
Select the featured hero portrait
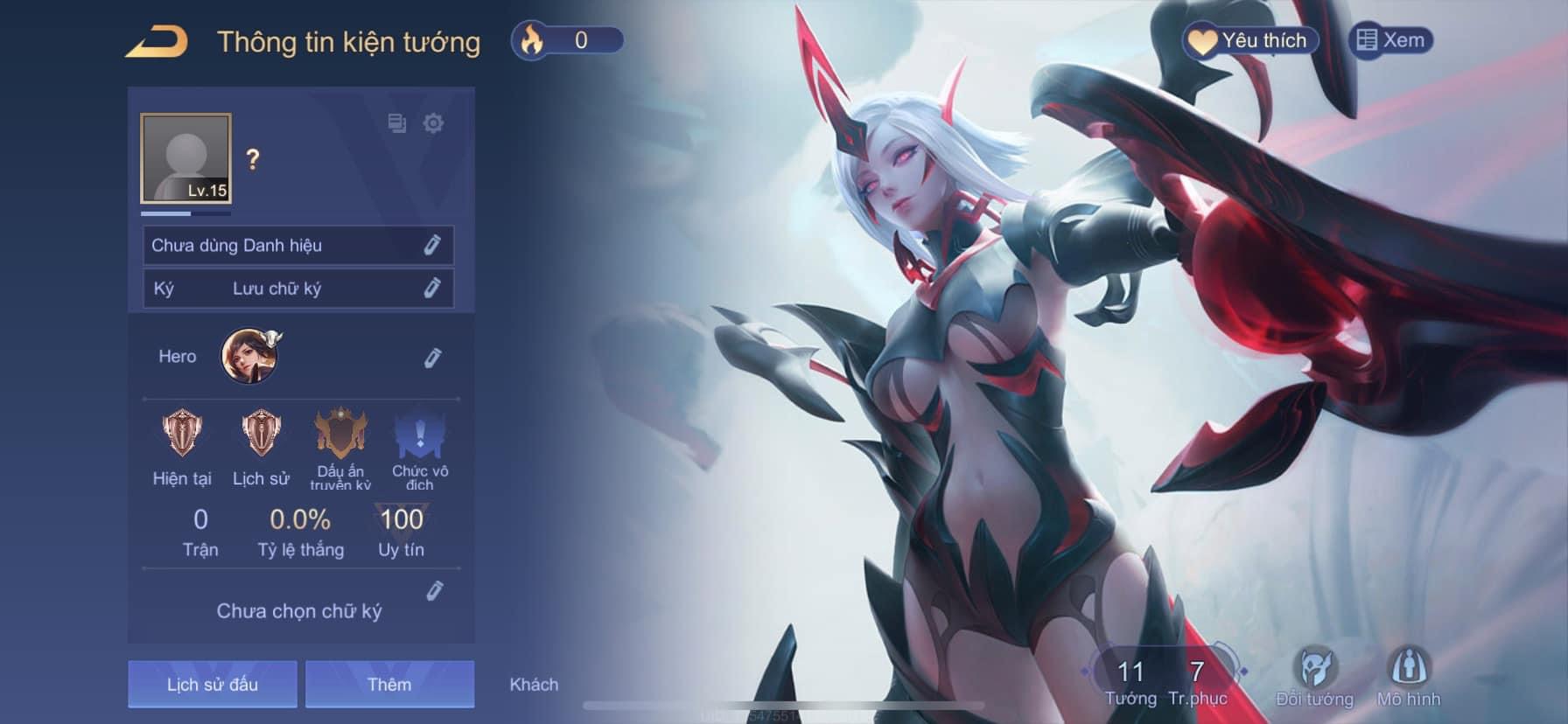tap(250, 356)
